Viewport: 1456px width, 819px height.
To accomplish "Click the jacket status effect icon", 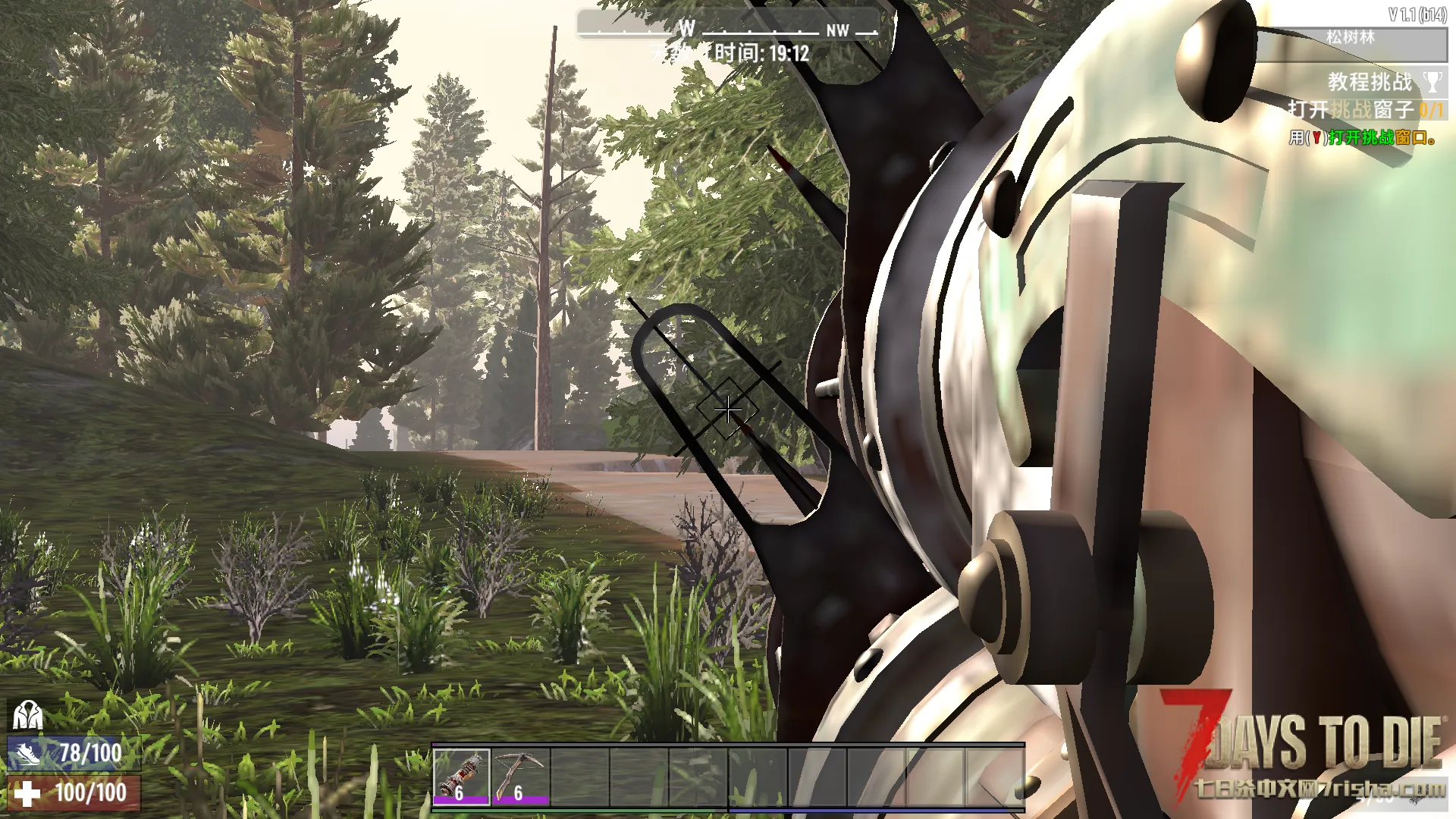I will (27, 715).
